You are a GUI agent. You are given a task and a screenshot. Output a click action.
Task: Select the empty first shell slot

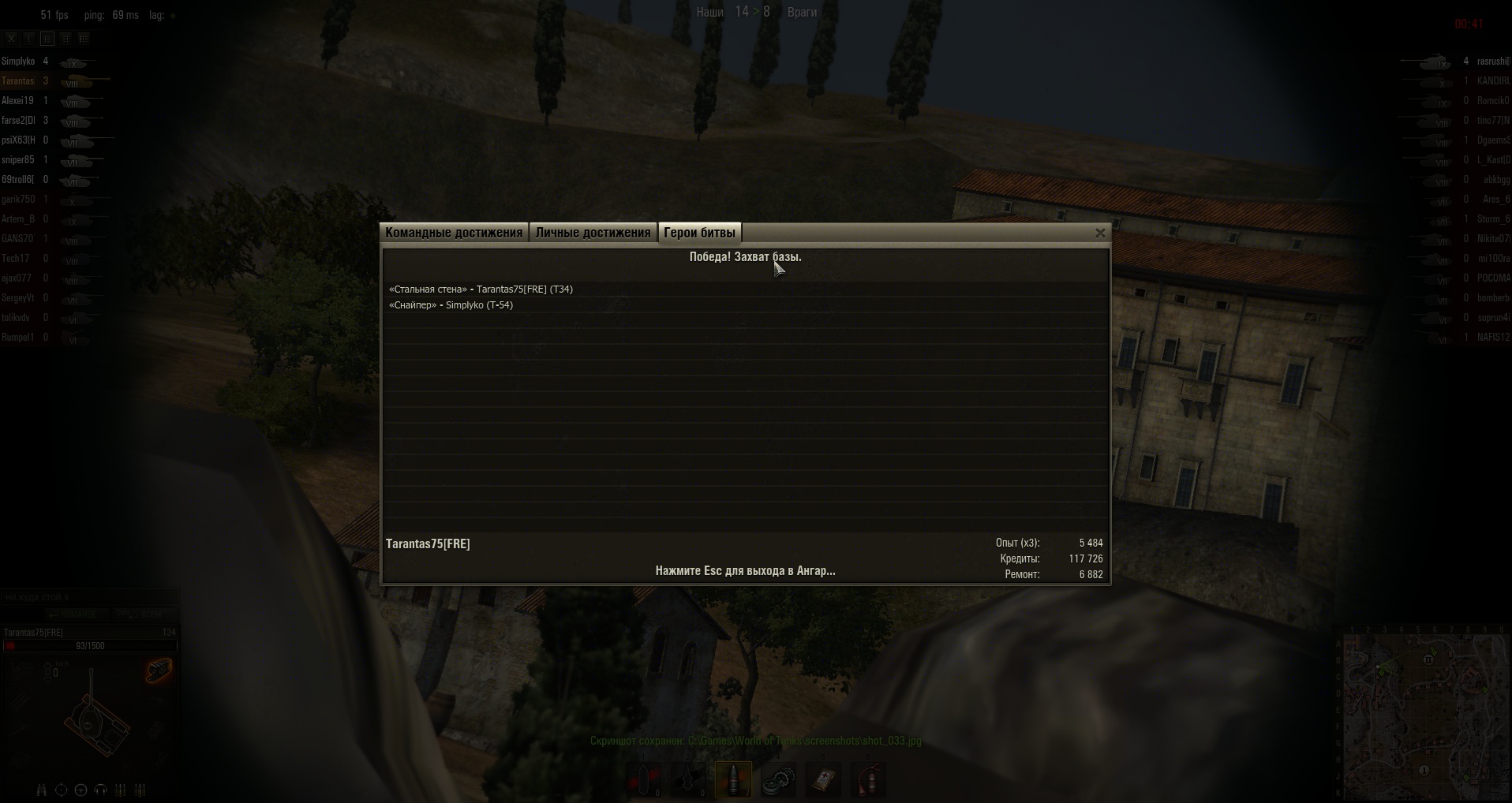click(644, 779)
